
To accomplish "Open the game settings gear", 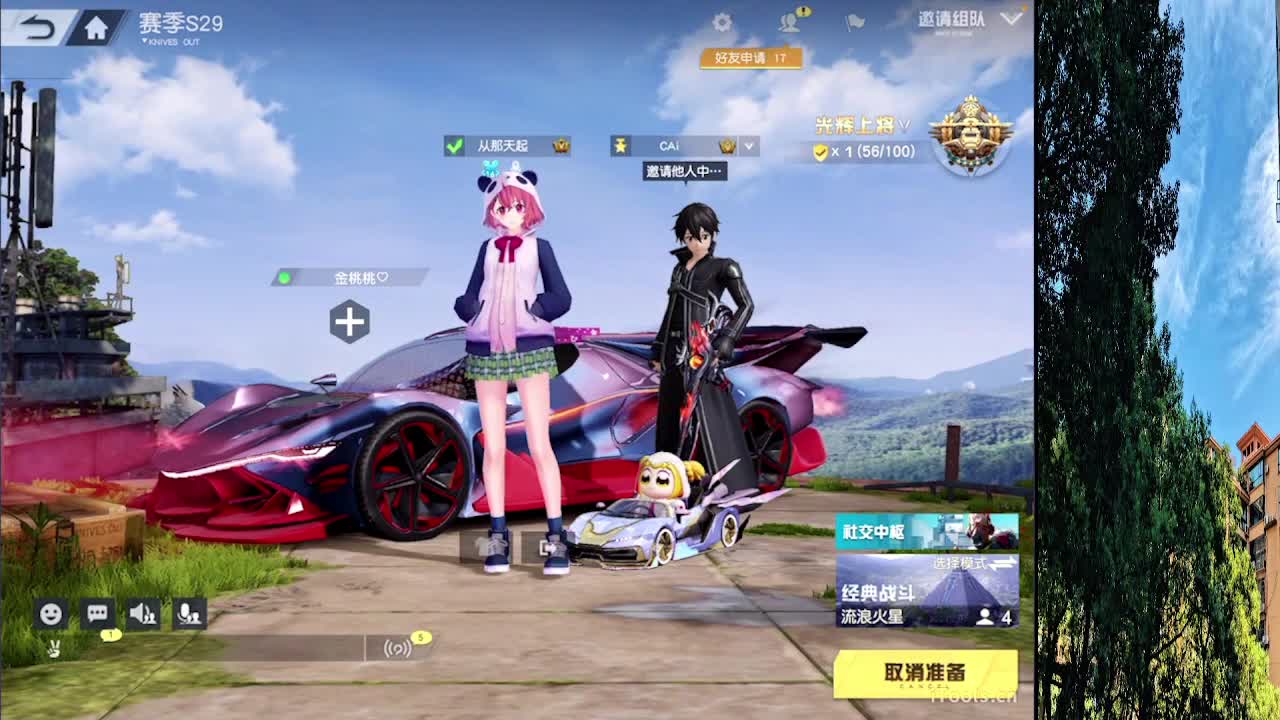I will click(722, 20).
